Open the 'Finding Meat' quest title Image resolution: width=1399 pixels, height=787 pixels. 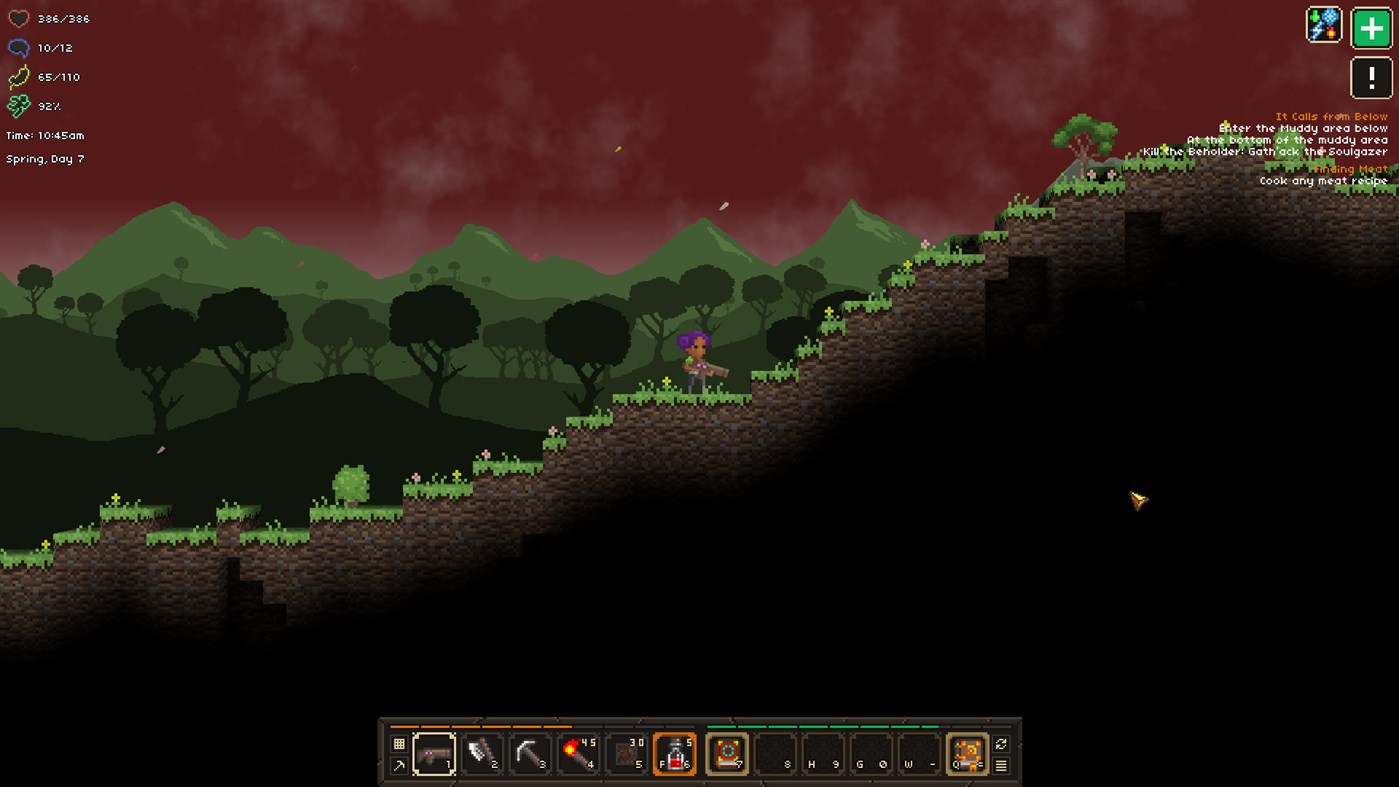click(1349, 168)
